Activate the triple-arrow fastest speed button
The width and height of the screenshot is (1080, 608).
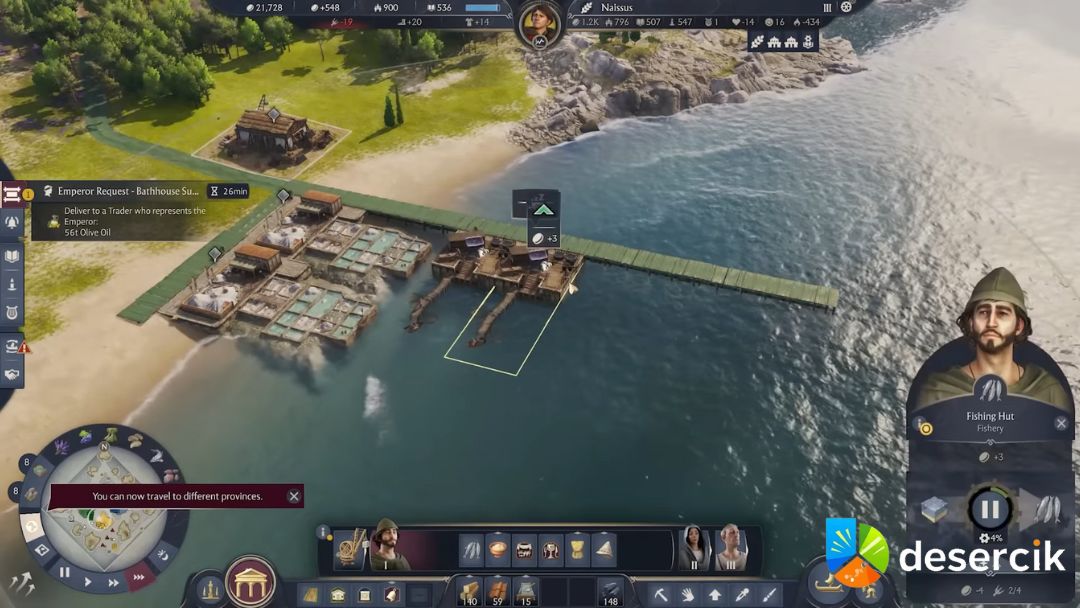pos(139,576)
